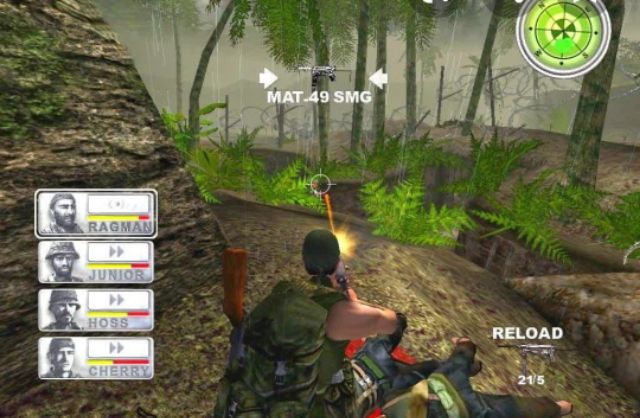Click the left weapon selector arrow
Screen dimensions: 640x418
(x=268, y=77)
